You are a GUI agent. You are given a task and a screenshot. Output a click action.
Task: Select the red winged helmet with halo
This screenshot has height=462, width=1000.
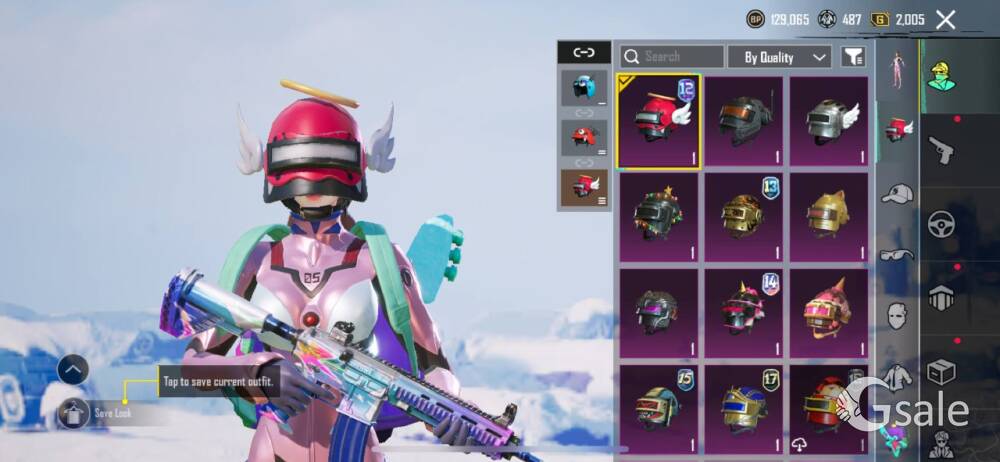[659, 121]
